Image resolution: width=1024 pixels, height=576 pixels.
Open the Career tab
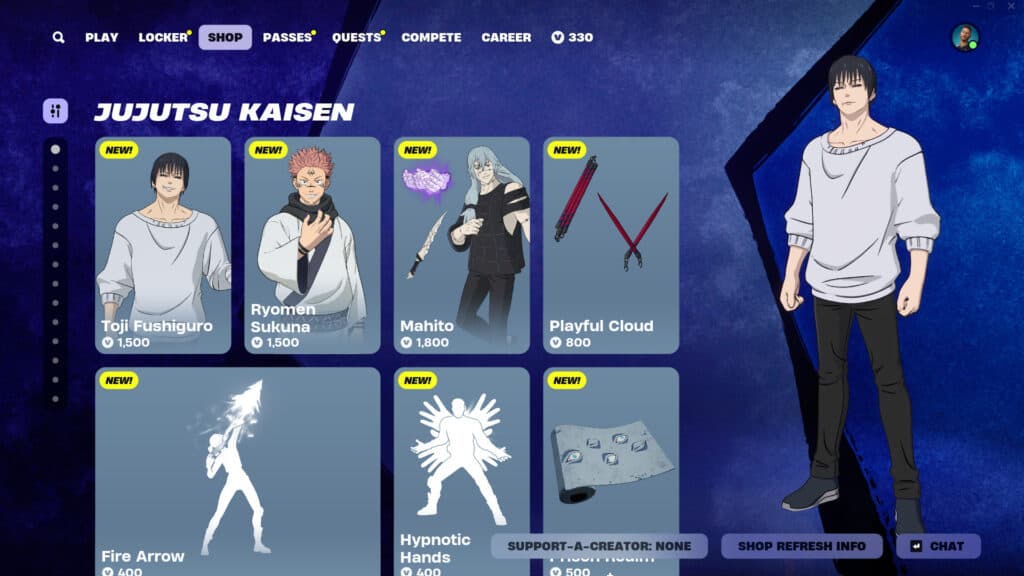pos(506,37)
